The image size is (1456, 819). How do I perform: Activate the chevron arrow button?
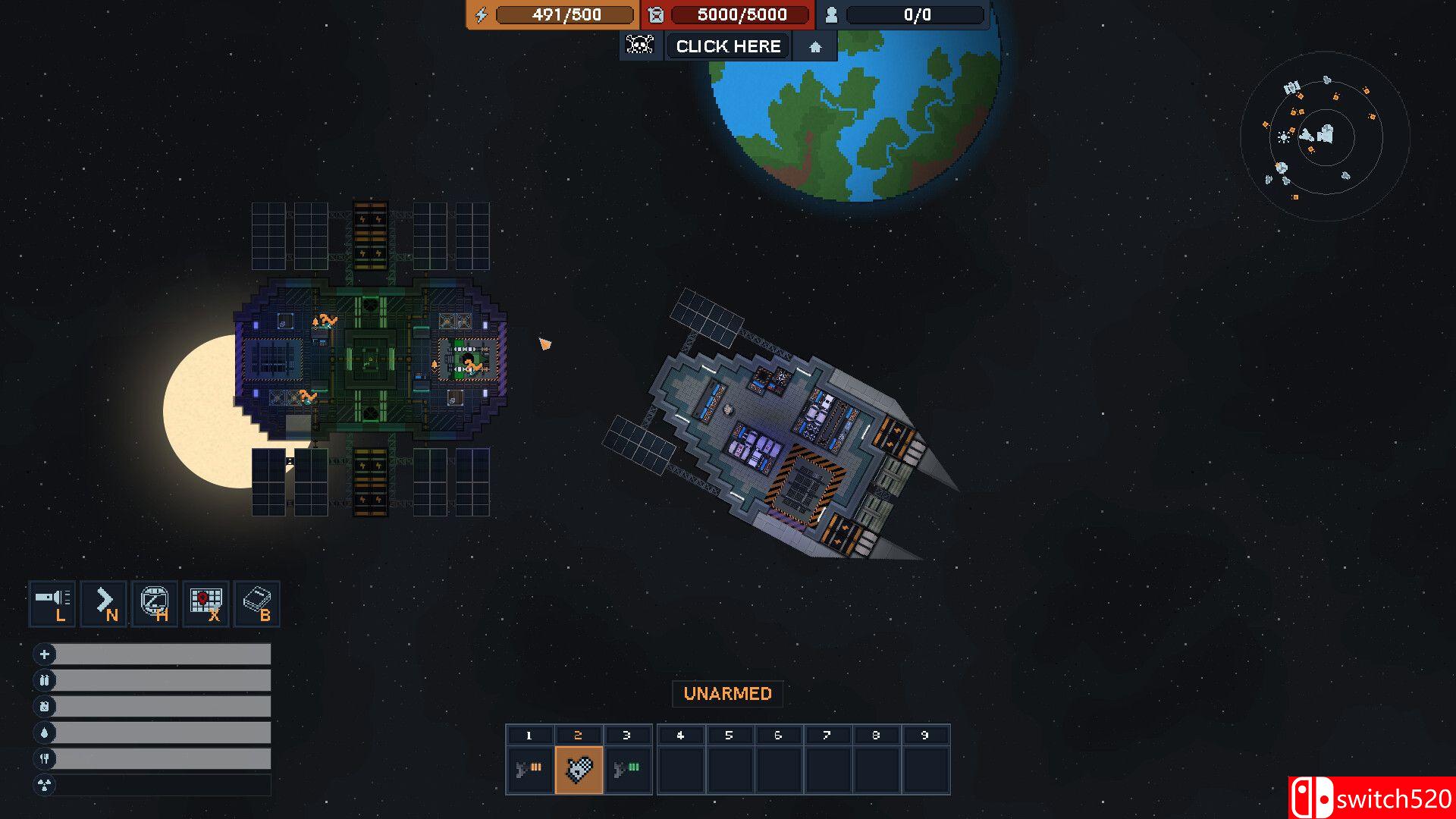104,604
